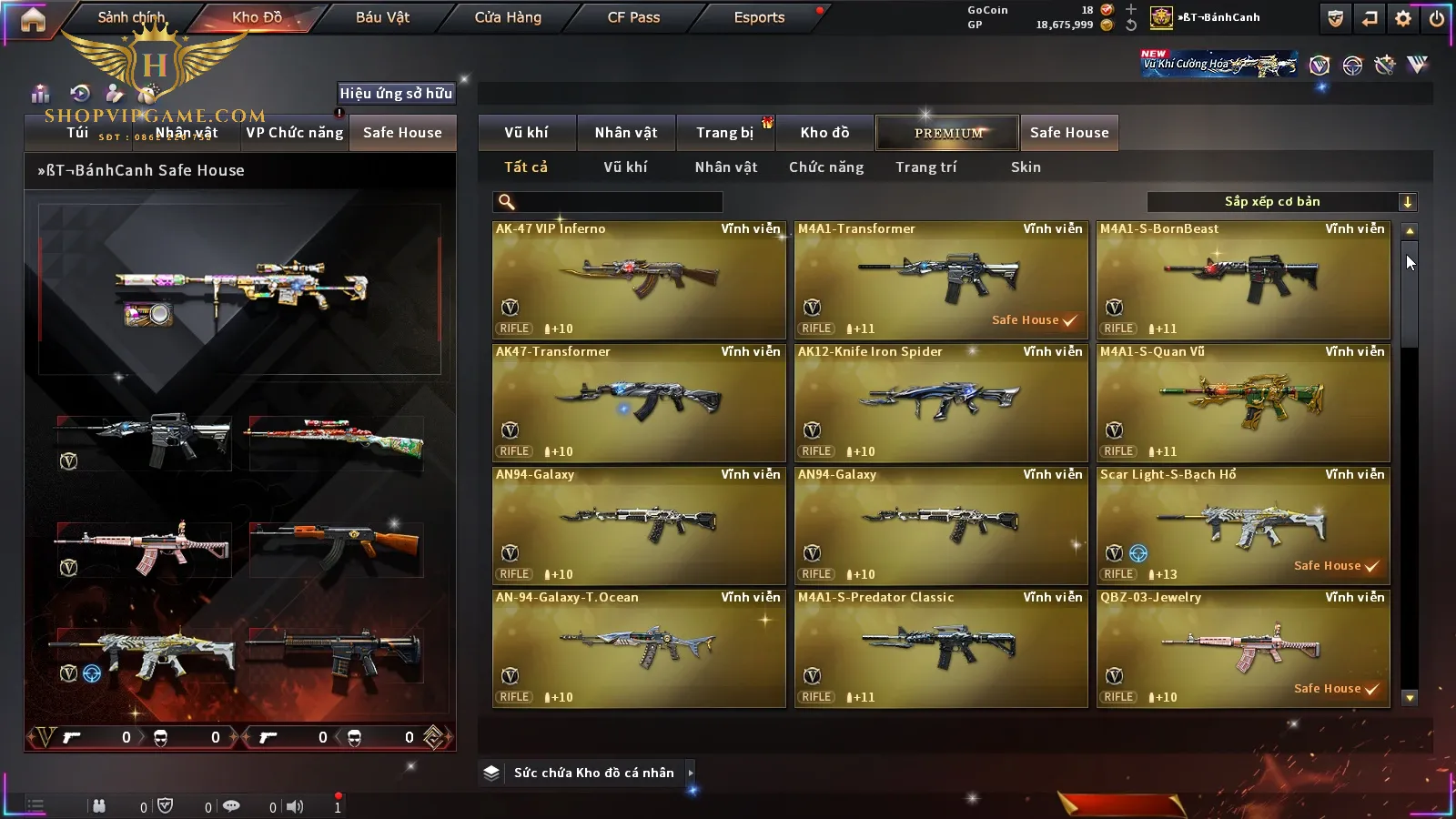Open the CF Pass tab

633,17
